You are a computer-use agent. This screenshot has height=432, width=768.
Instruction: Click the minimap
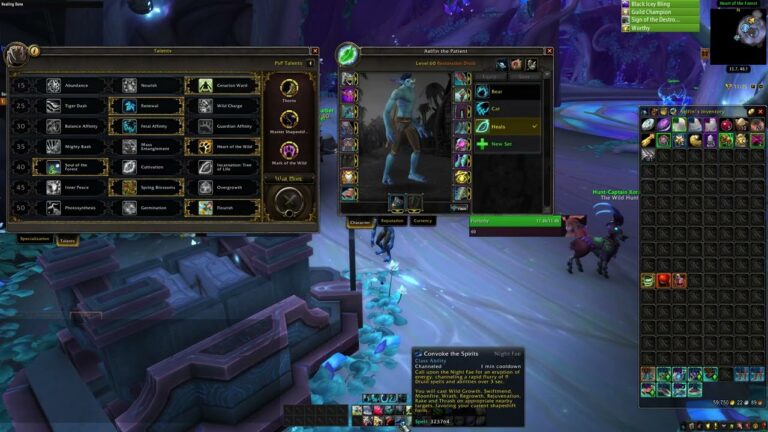tap(738, 35)
